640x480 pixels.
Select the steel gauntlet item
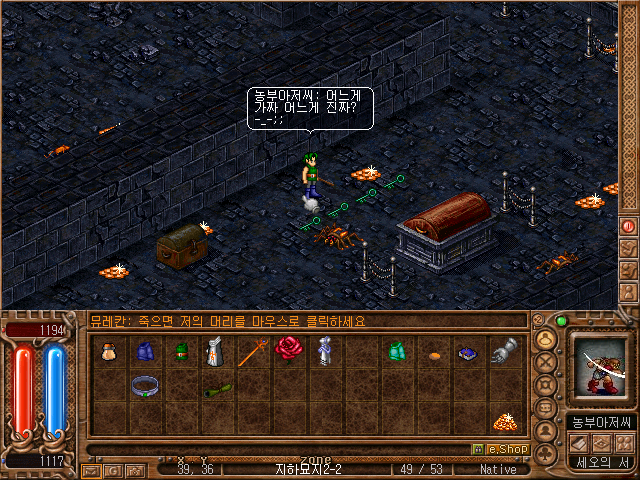coord(503,350)
